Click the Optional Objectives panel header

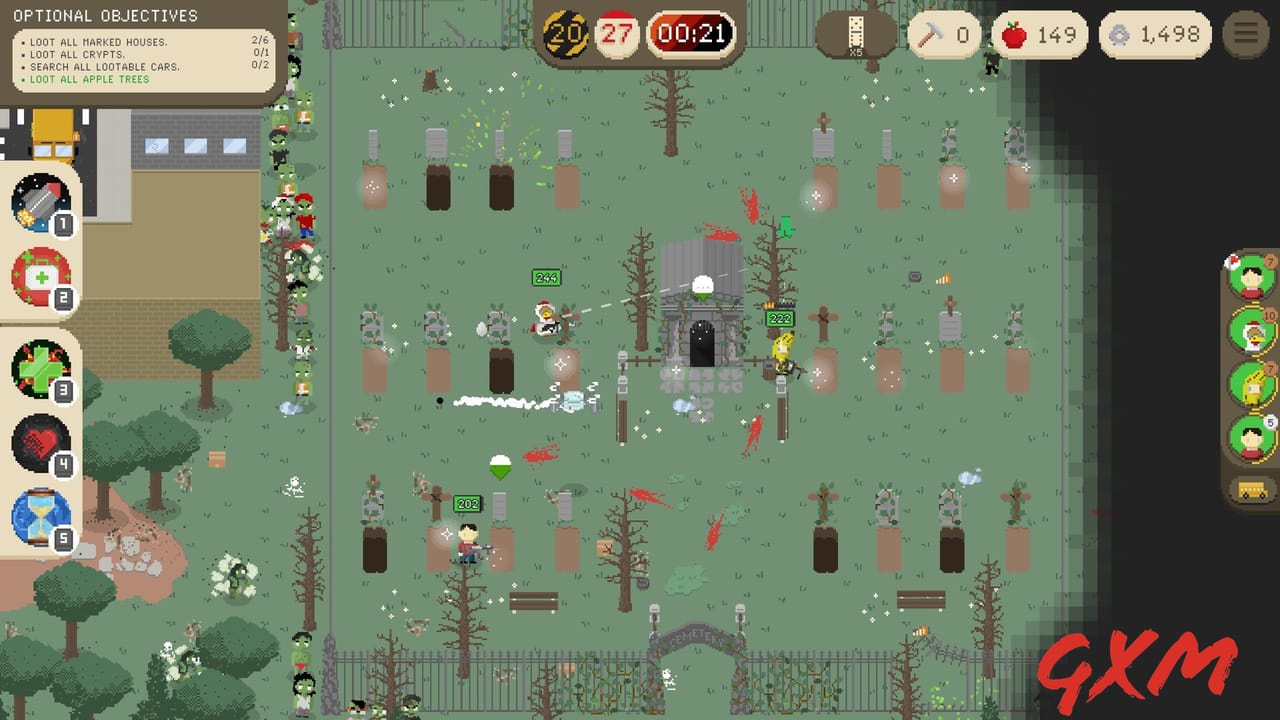click(x=106, y=15)
